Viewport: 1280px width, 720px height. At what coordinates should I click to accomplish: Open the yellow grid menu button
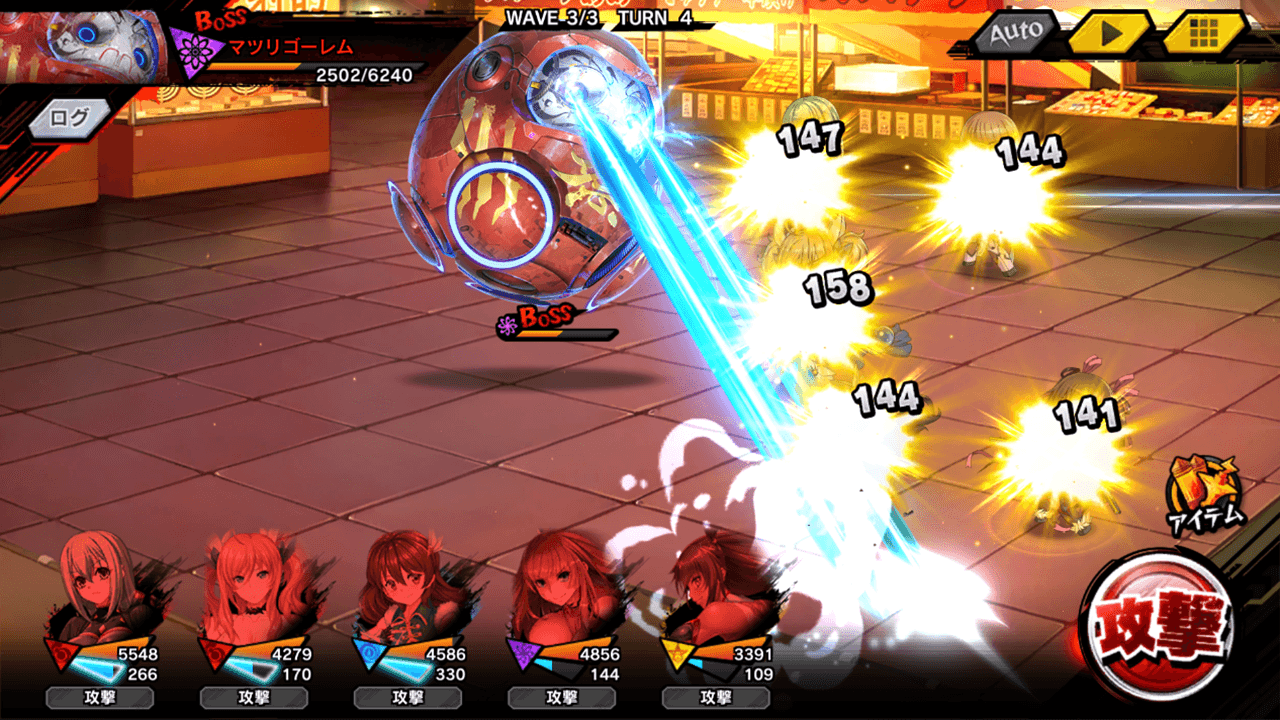click(1203, 33)
